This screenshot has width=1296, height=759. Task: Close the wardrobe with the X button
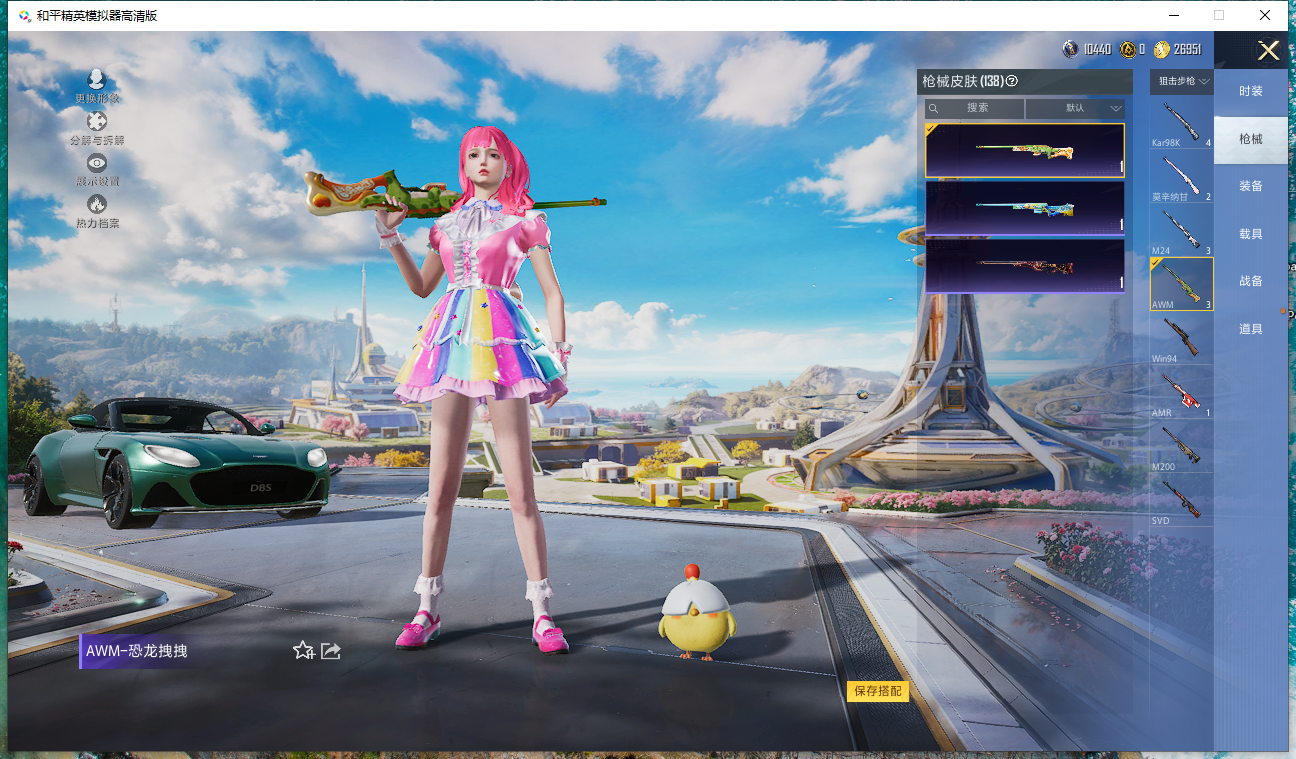[1268, 51]
